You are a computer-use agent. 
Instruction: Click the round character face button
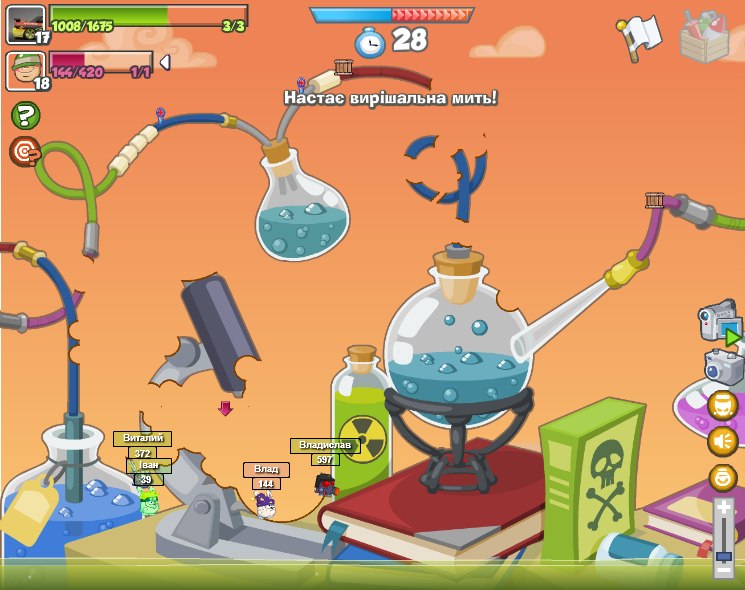pyautogui.click(x=722, y=405)
